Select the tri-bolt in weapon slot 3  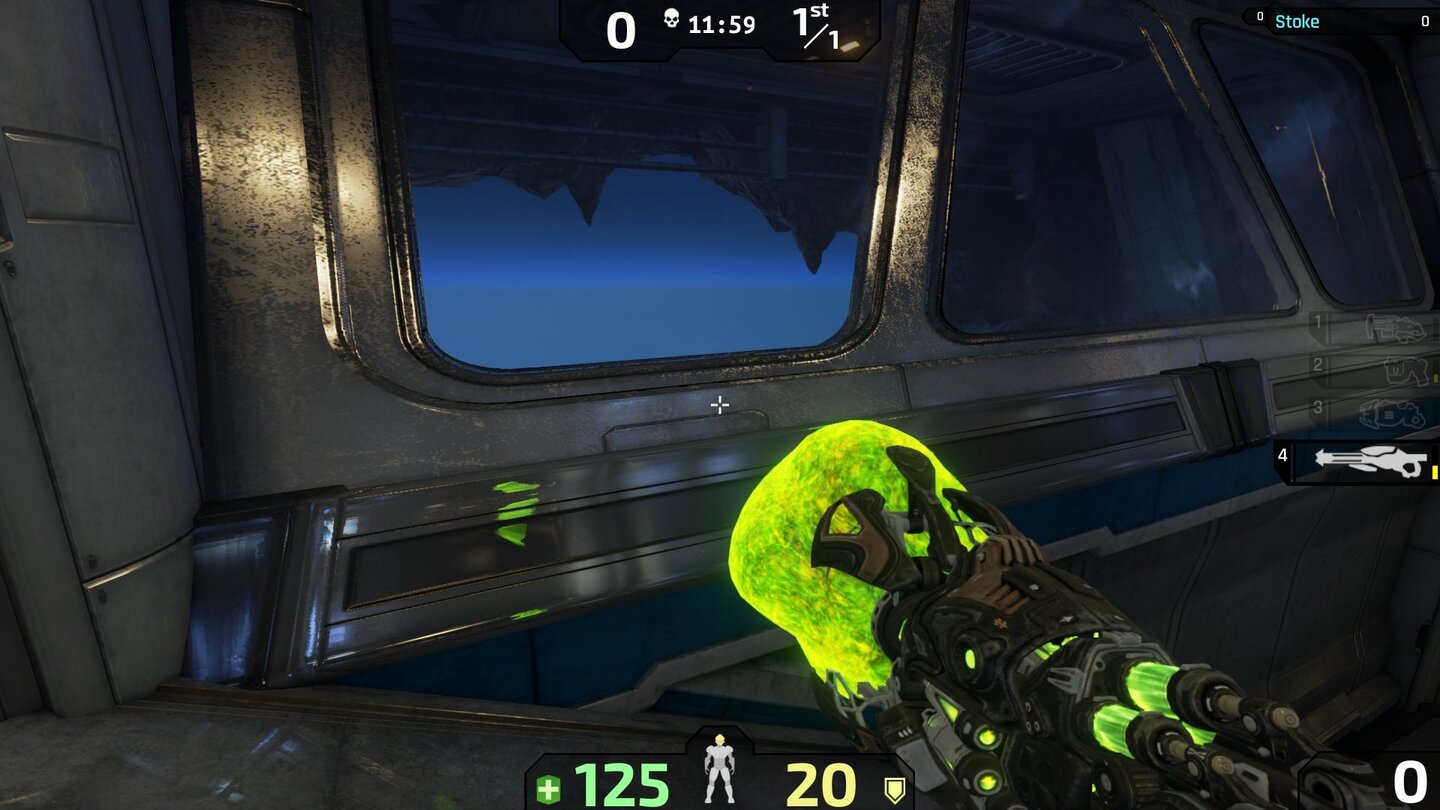[x=1390, y=413]
